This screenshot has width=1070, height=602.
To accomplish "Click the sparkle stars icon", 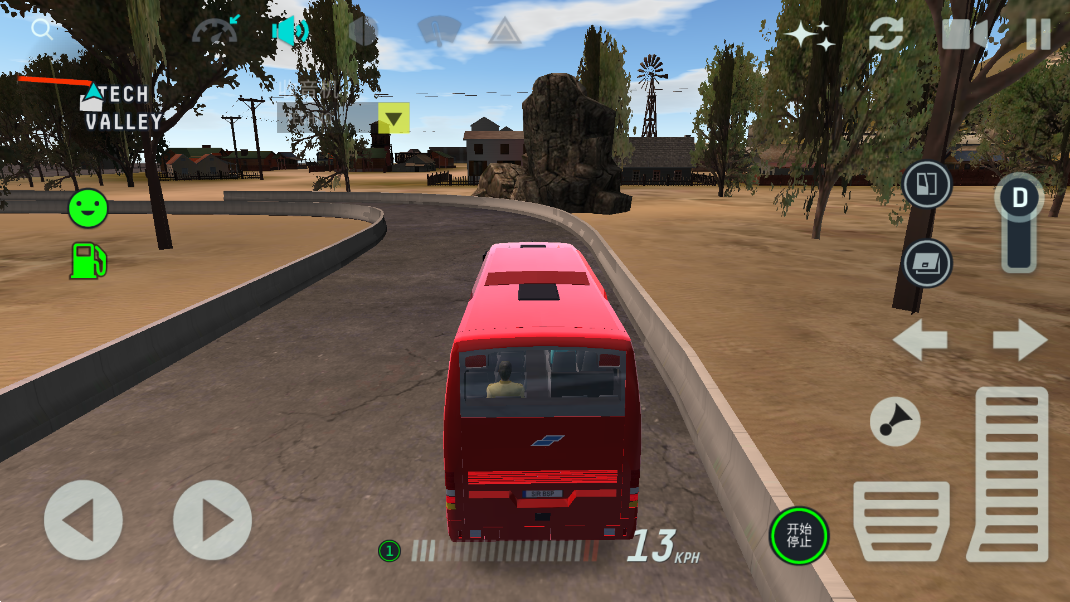I will click(x=809, y=35).
